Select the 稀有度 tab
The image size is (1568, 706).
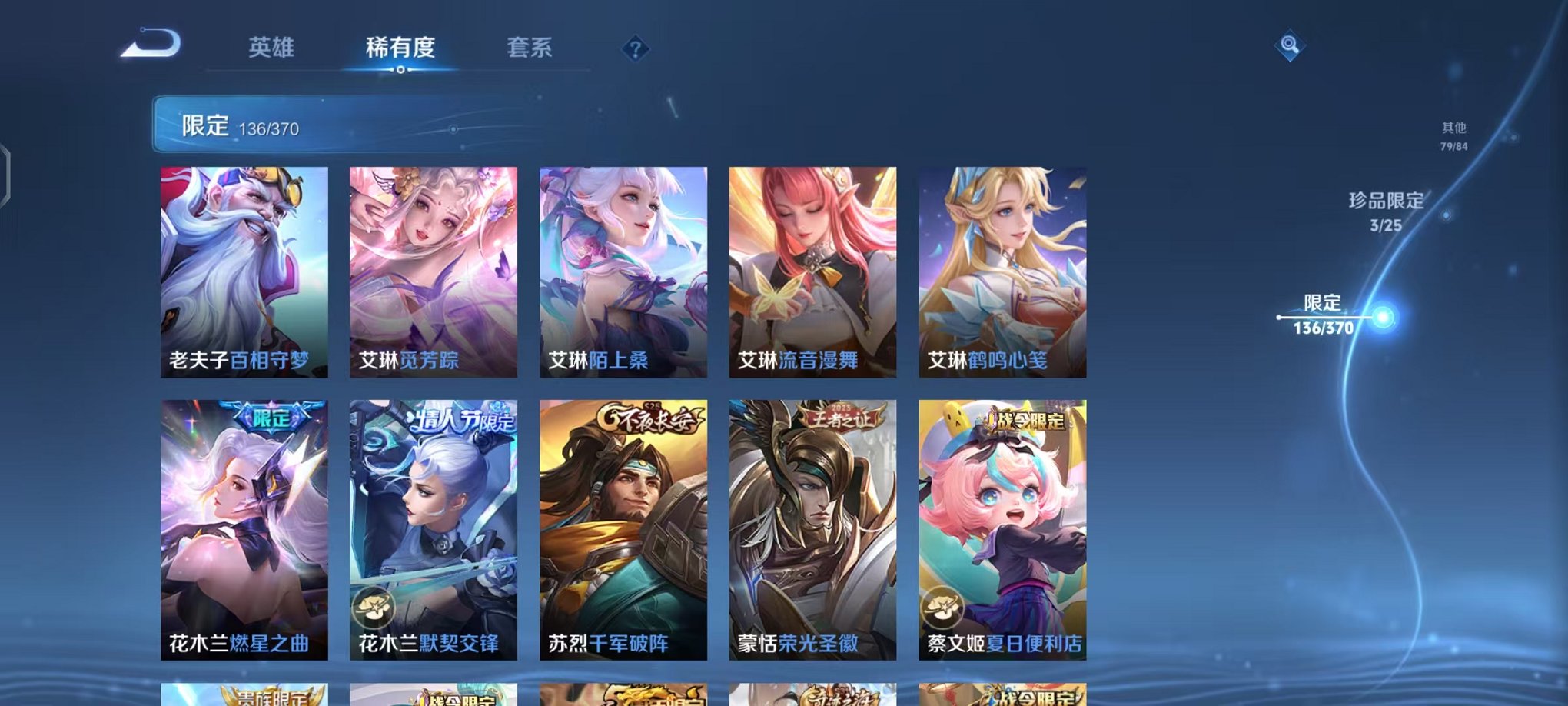[x=400, y=48]
